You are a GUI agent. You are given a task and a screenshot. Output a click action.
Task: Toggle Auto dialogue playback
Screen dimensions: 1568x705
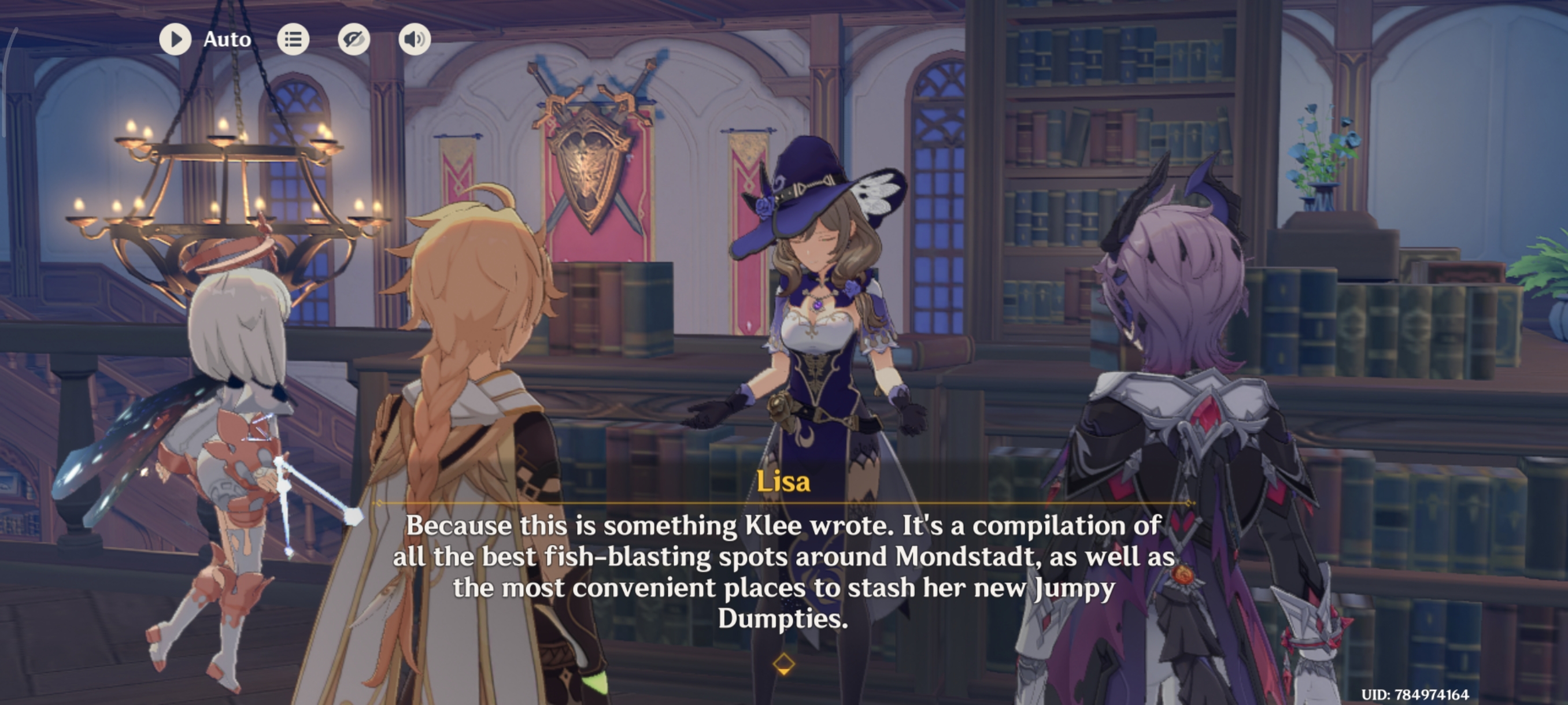click(175, 39)
